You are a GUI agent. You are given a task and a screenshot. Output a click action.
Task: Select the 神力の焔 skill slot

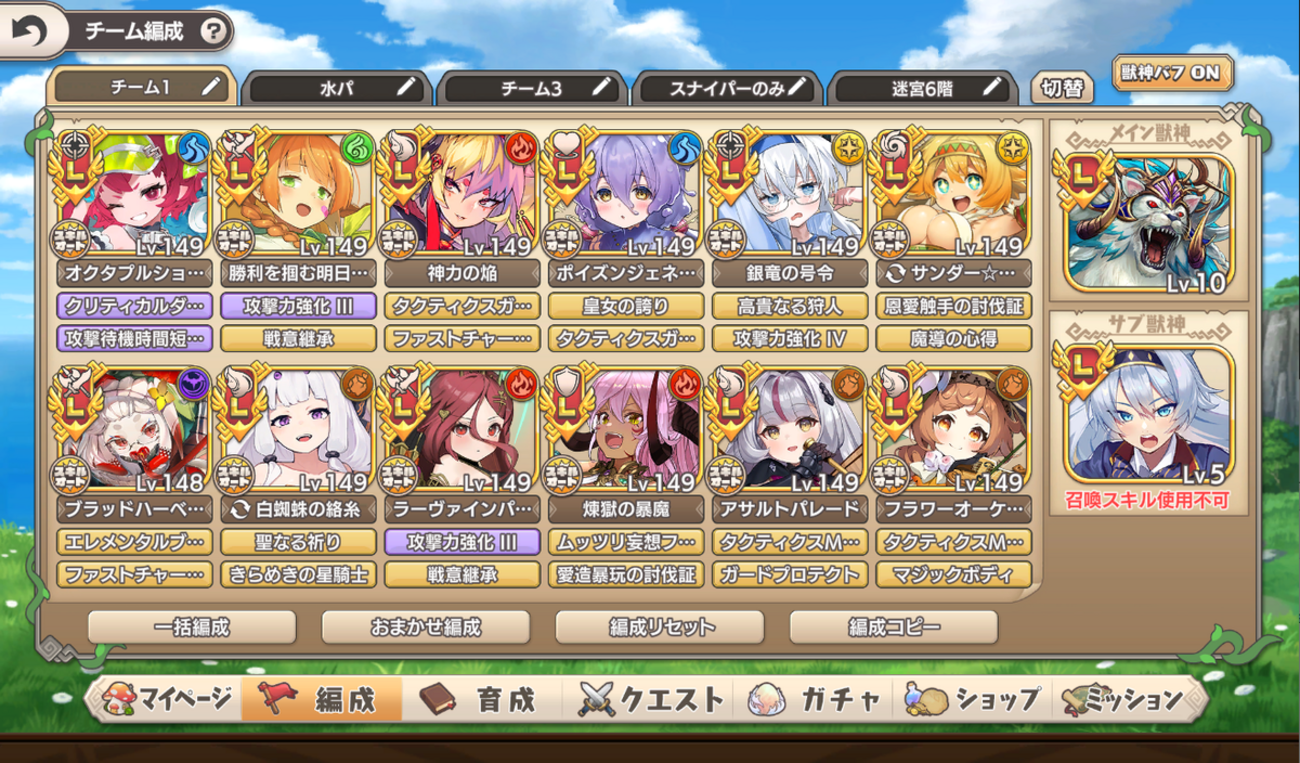[x=463, y=272]
